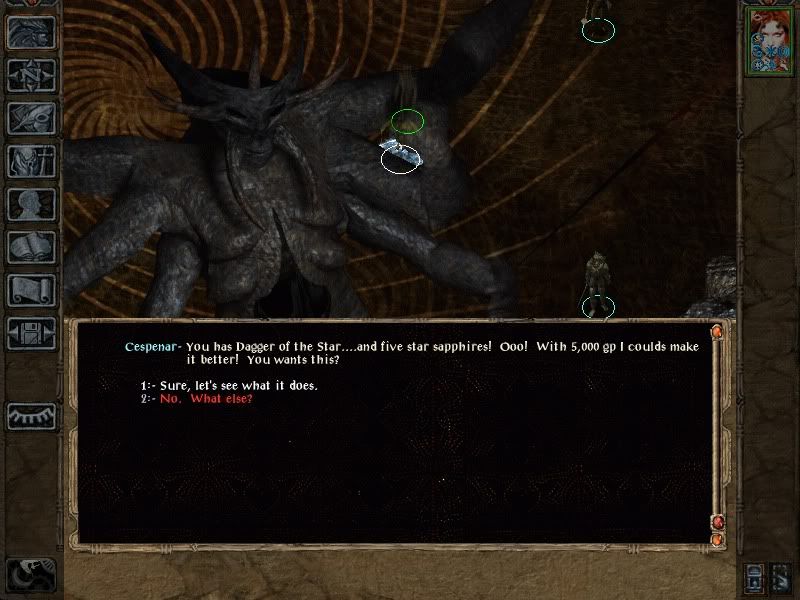Screen dimensions: 800x600
Task: Click the game clock in the bottom-left corner
Action: (x=30, y=574)
